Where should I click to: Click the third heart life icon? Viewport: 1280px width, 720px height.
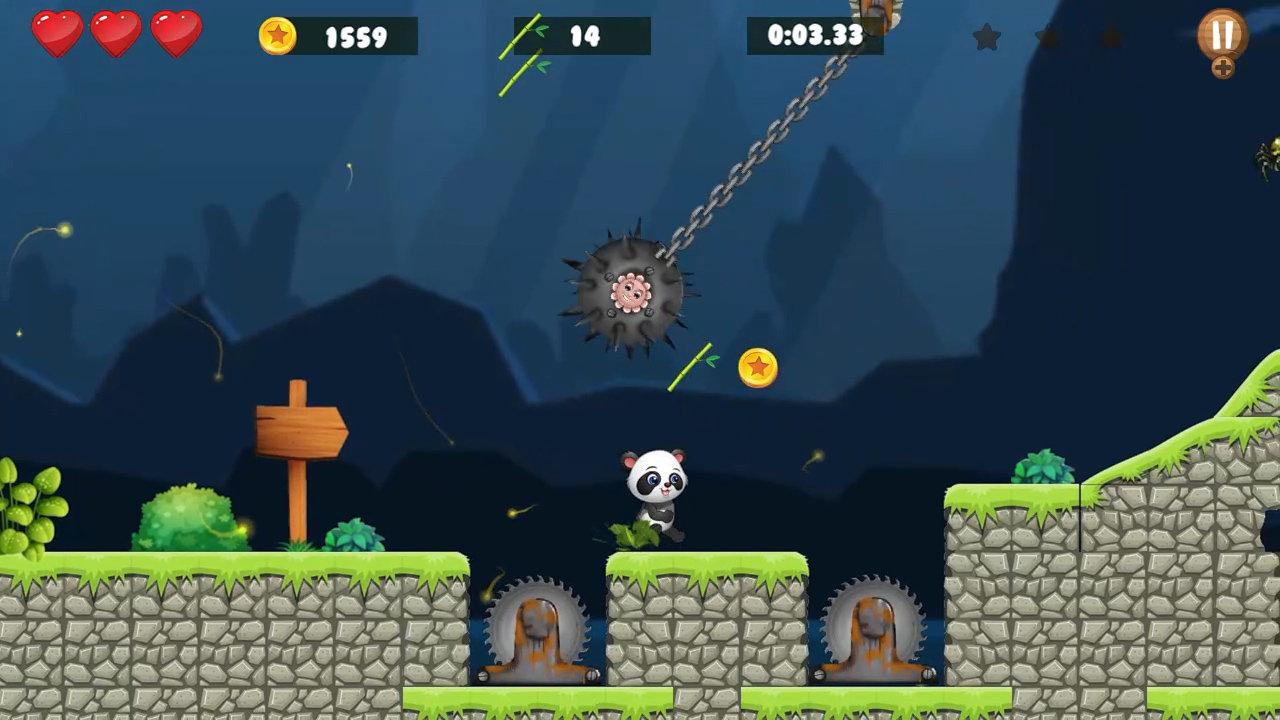(175, 33)
